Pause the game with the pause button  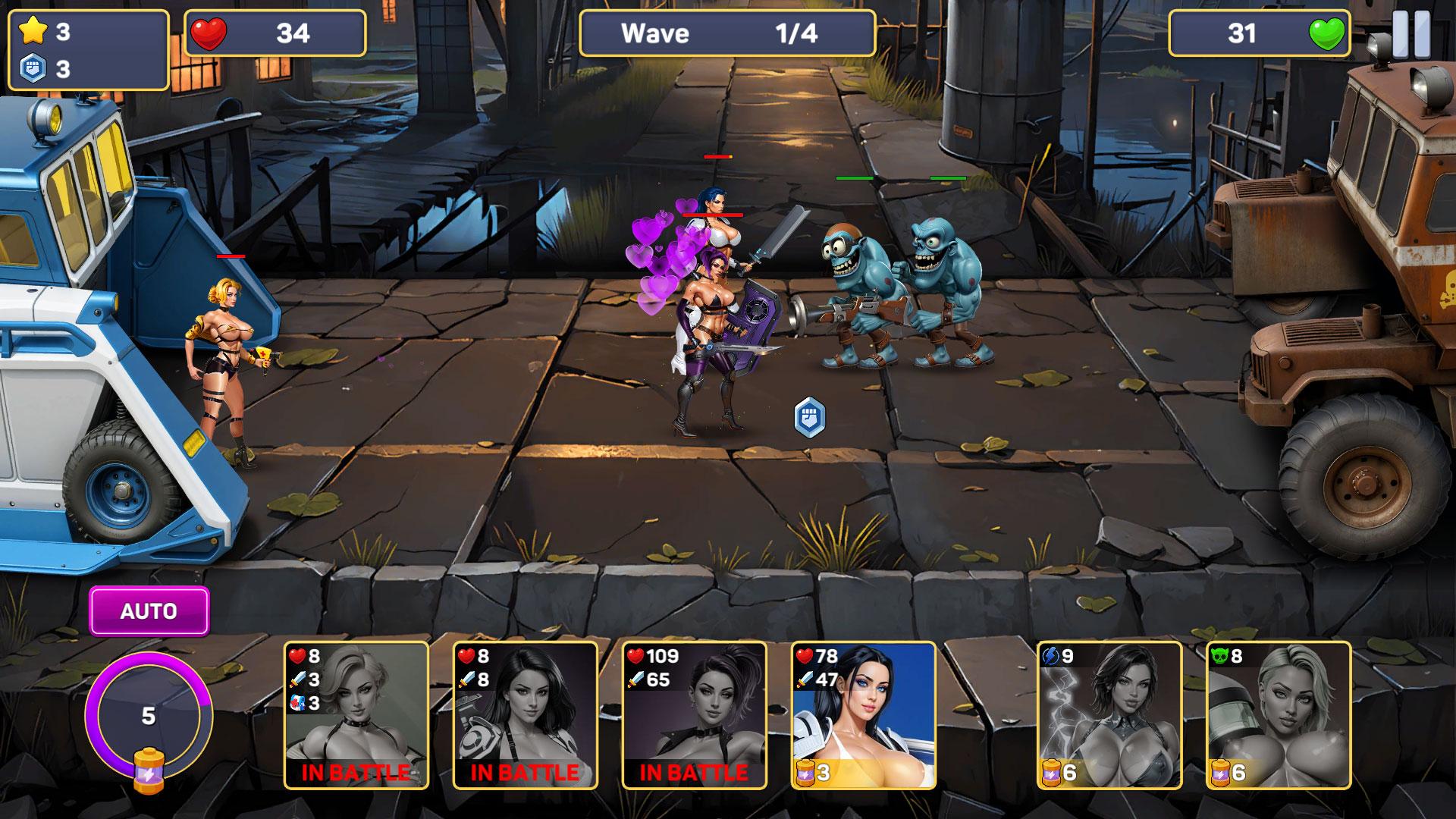[x=1410, y=34]
